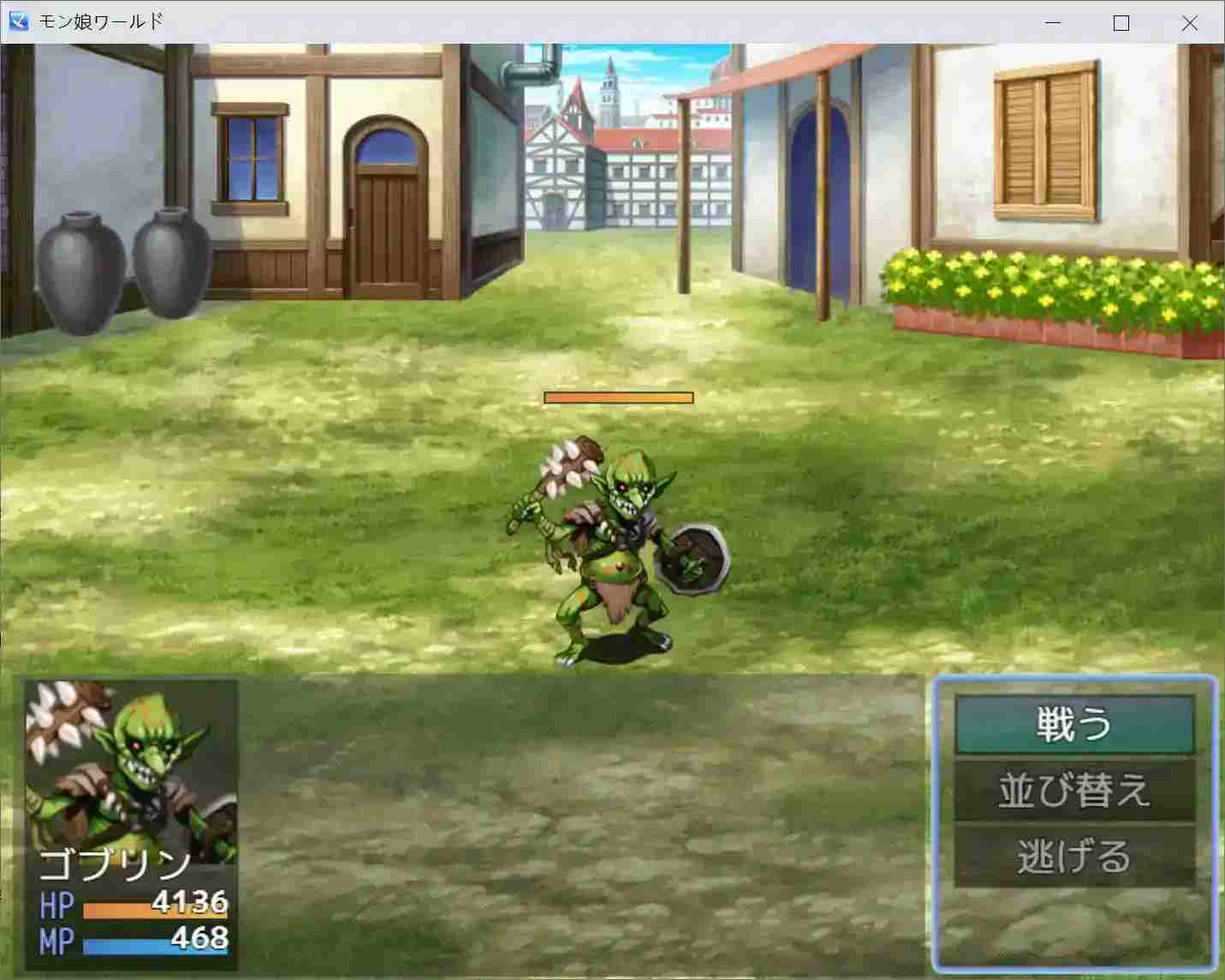1225x980 pixels.
Task: Click the enemy status window frame
Action: 128,685
